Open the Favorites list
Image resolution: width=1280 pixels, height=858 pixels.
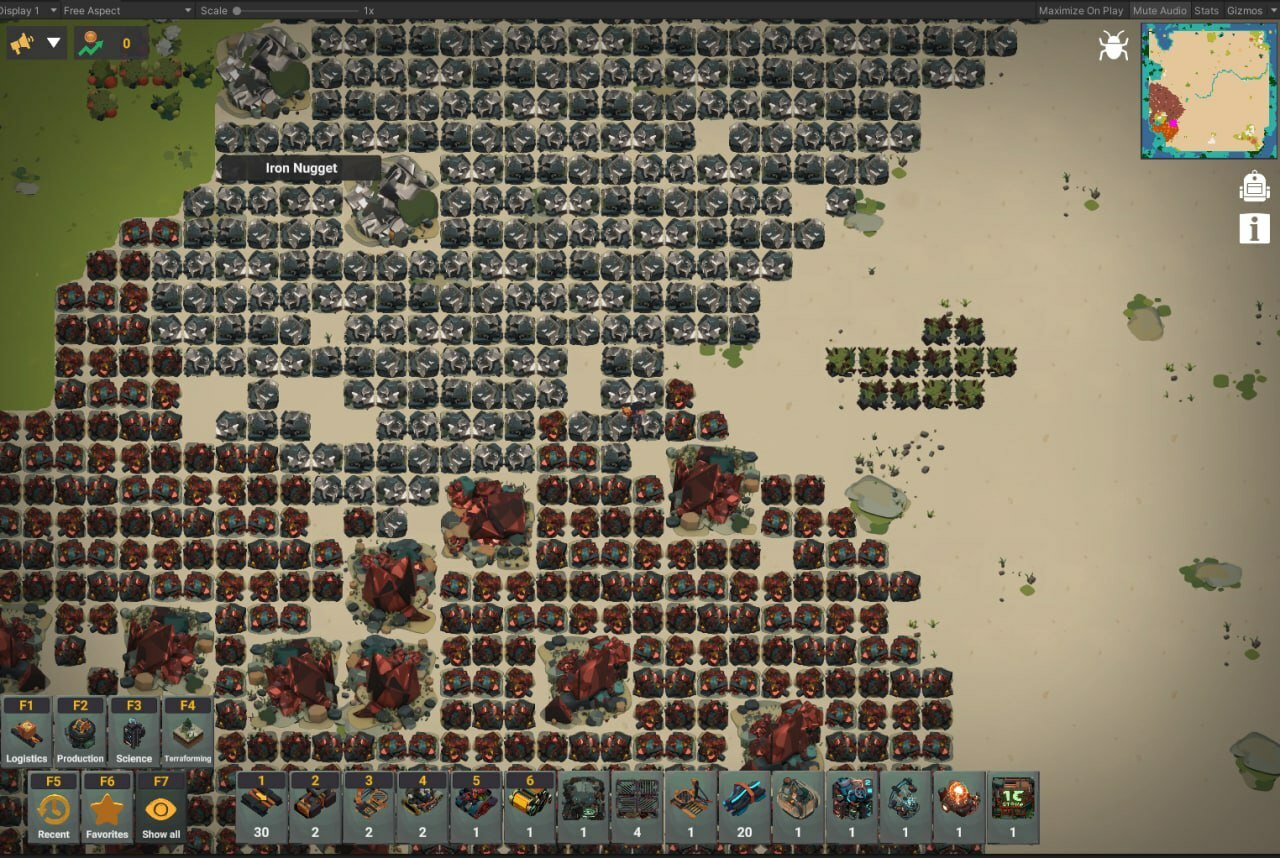pos(107,808)
